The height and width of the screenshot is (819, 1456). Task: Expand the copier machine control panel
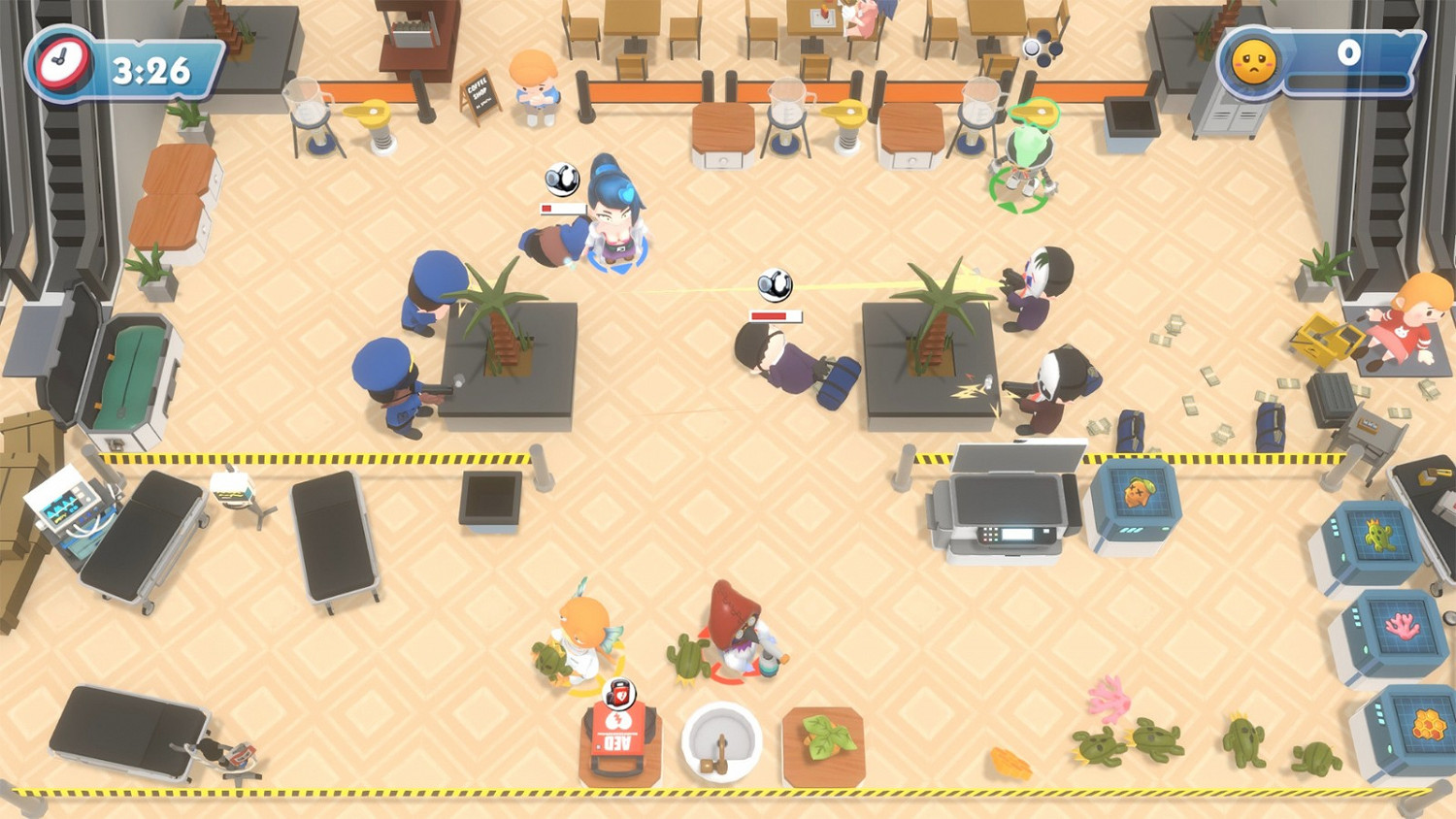(x=1009, y=536)
